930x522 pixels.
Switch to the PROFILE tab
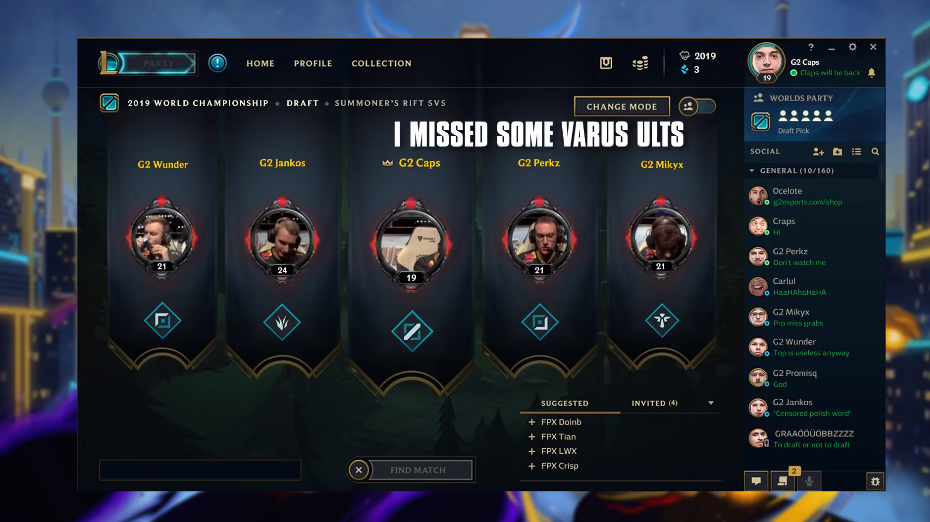(x=313, y=64)
